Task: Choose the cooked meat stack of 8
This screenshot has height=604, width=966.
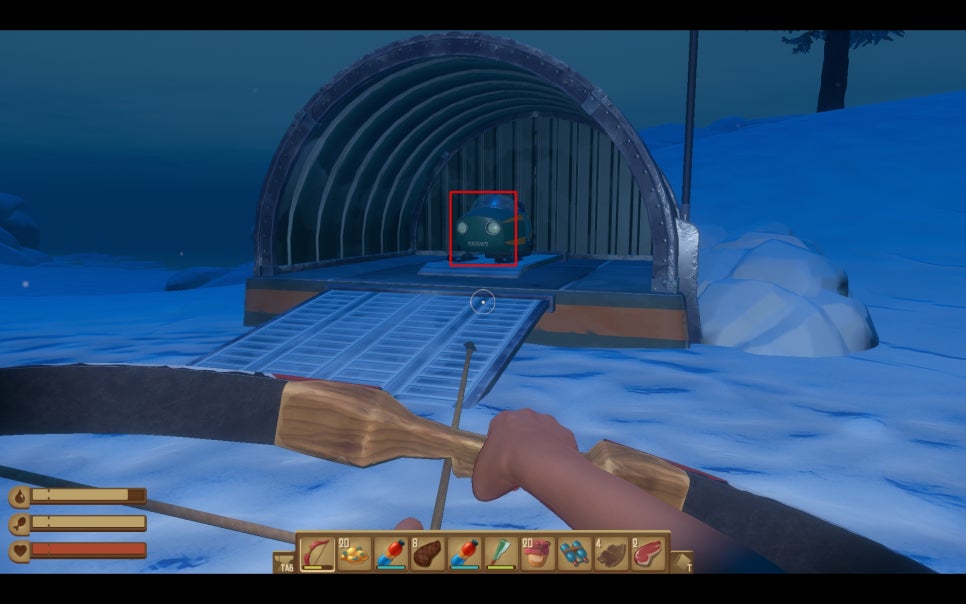Action: 428,552
